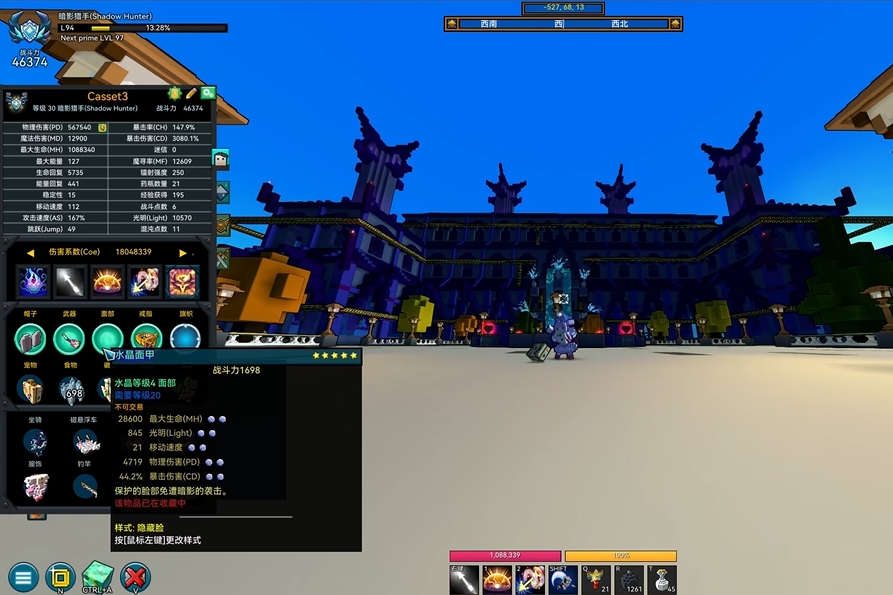Click the yellow square icon button
This screenshot has height=595, width=893.
tap(60, 576)
